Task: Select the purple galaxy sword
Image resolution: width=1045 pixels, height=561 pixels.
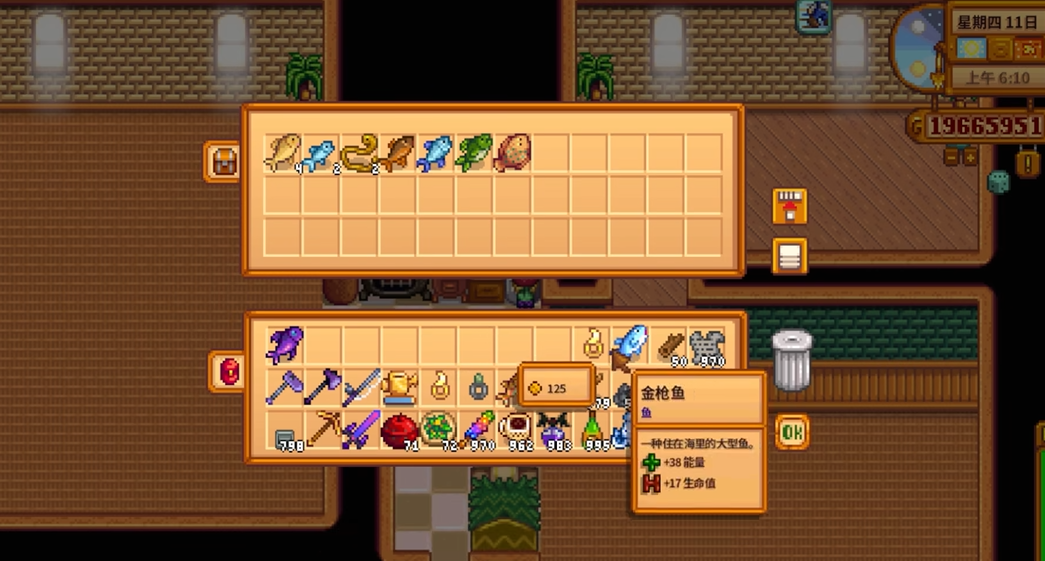Action: pyautogui.click(x=360, y=431)
